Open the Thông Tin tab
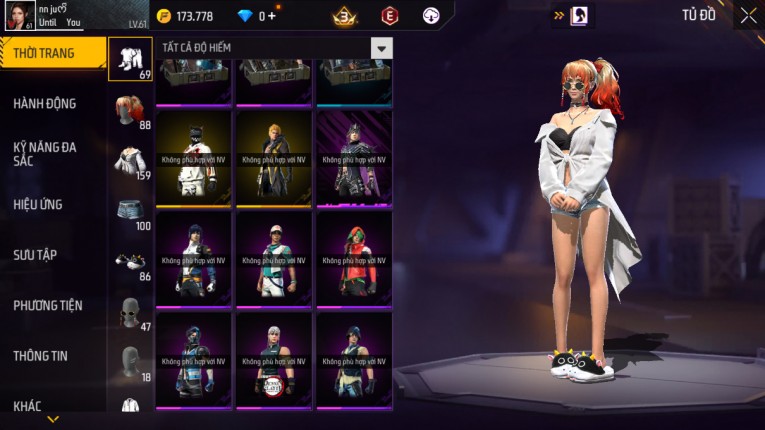 point(40,355)
